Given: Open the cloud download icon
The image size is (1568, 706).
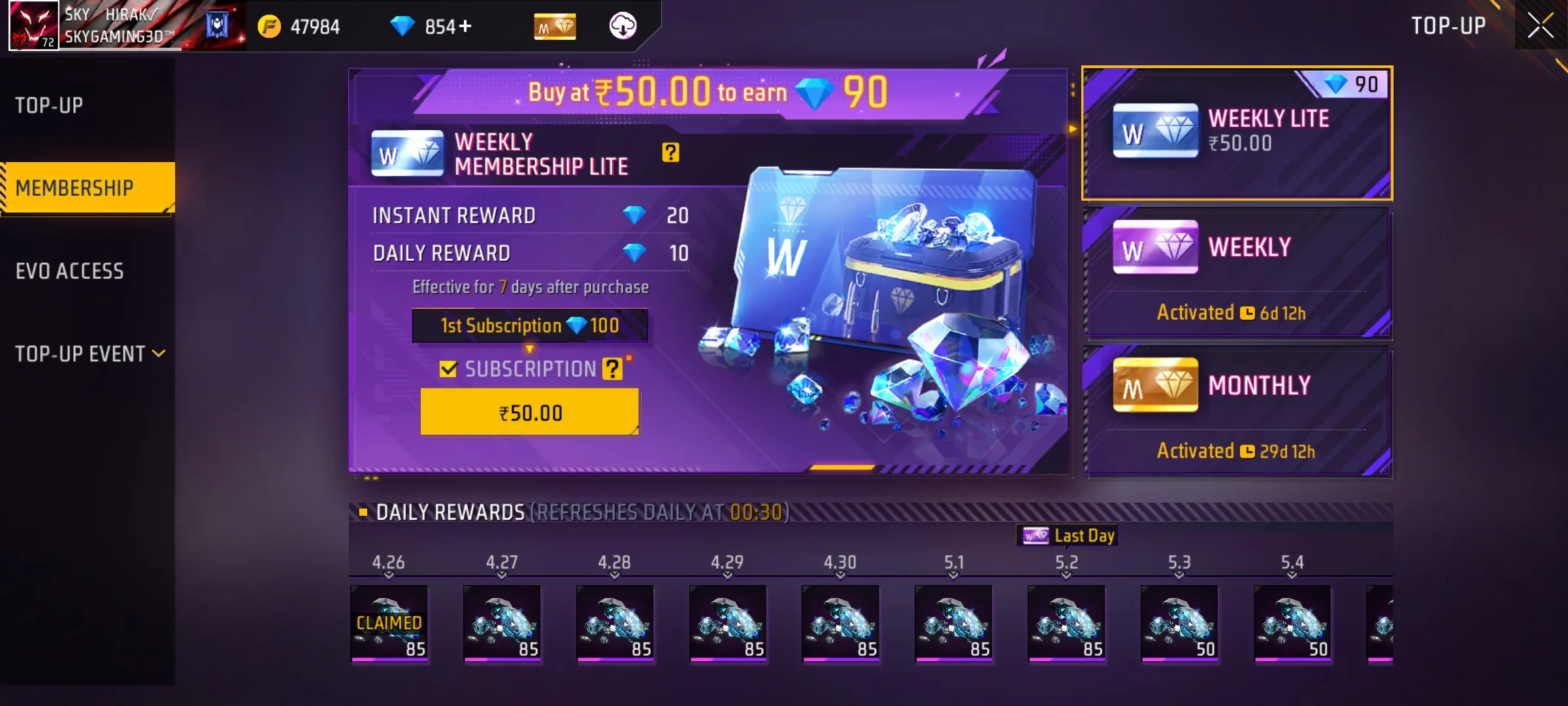Looking at the screenshot, I should [623, 26].
